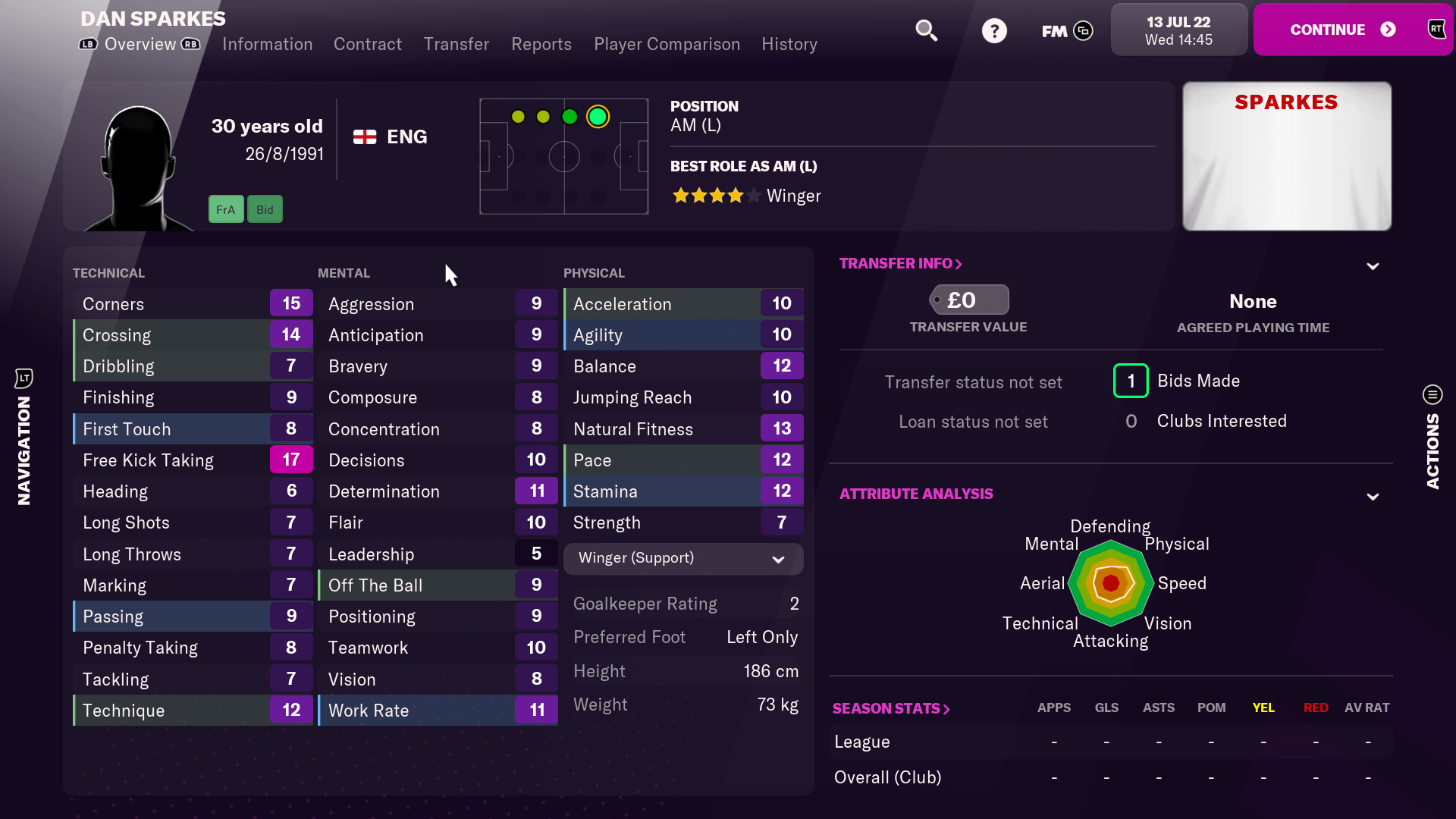This screenshot has width=1456, height=819.
Task: Collapse the Transfer Info section
Action: click(x=1374, y=266)
